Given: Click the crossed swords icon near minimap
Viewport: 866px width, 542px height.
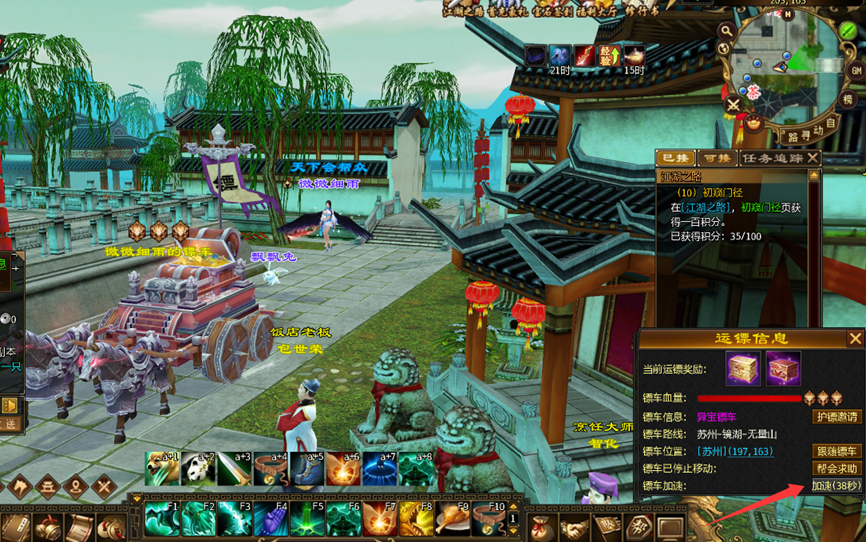Looking at the screenshot, I should click(734, 103).
